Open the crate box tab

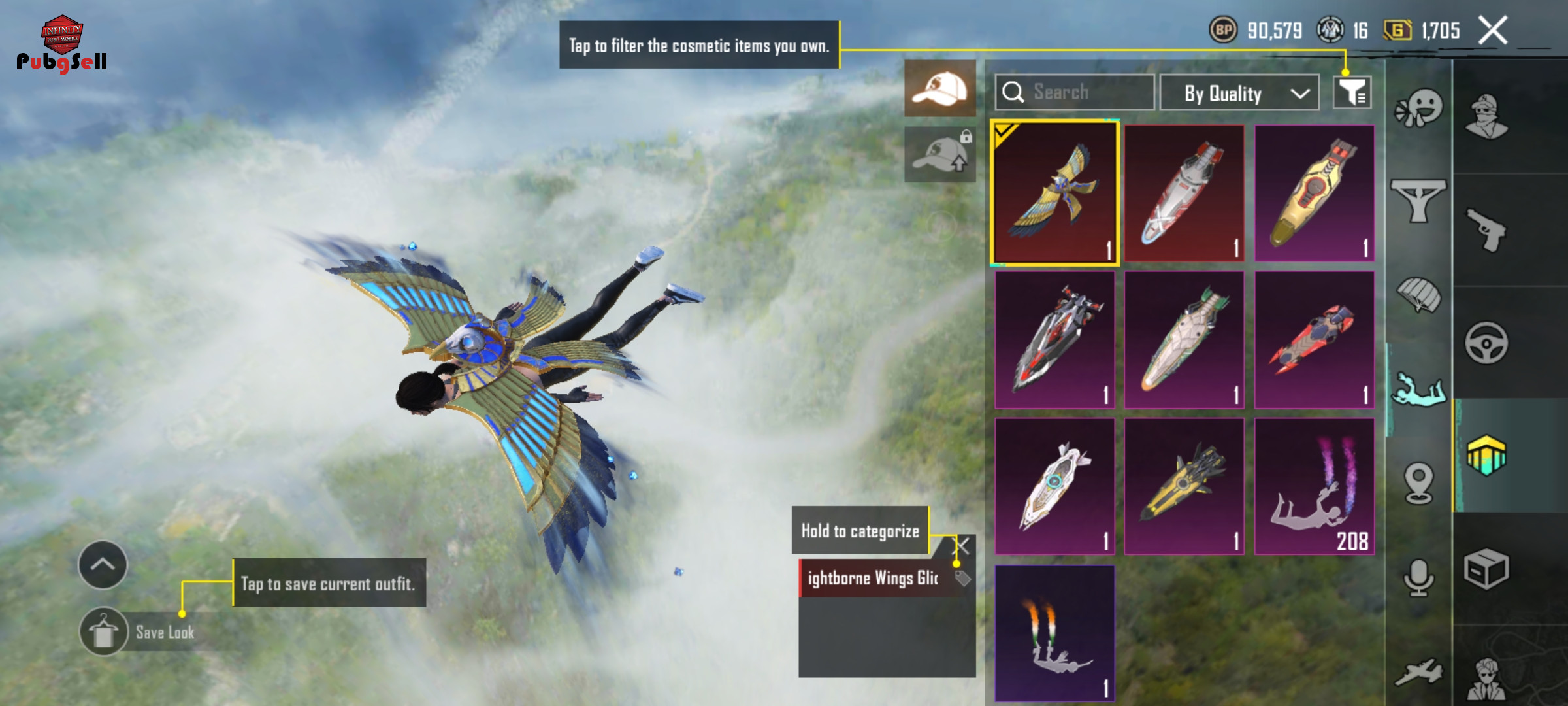[x=1486, y=569]
